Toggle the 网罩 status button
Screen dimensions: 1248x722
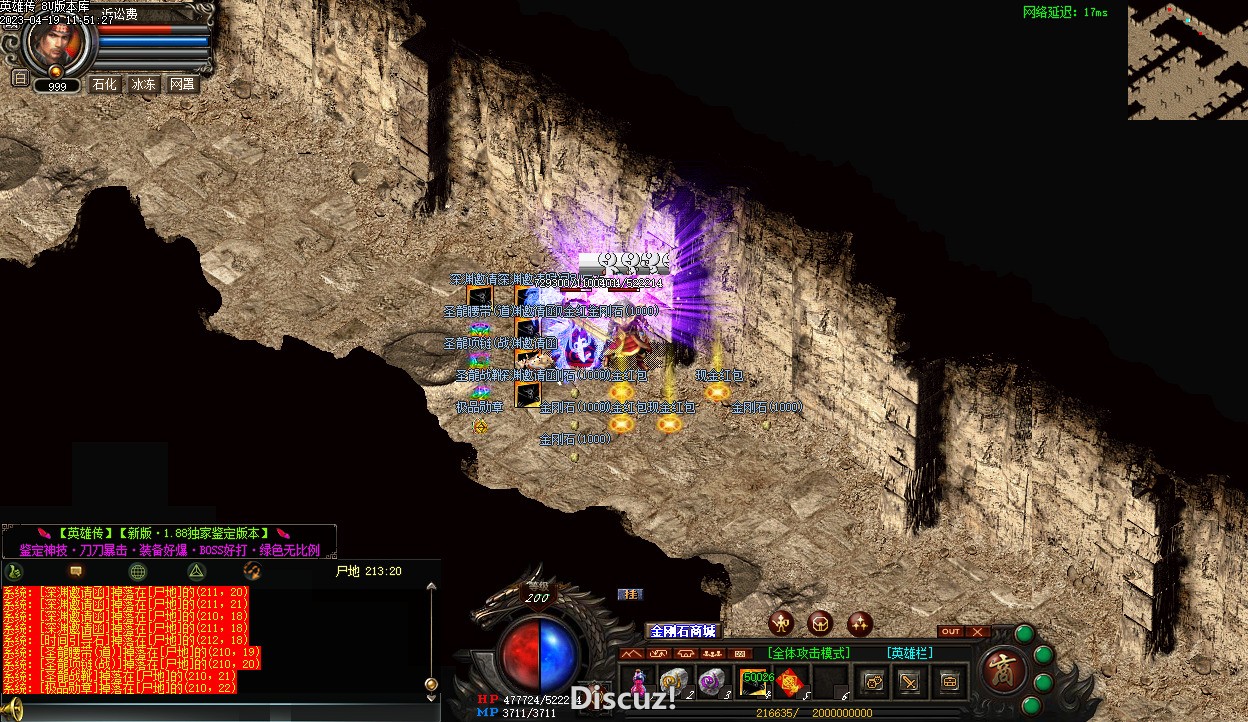tap(182, 85)
